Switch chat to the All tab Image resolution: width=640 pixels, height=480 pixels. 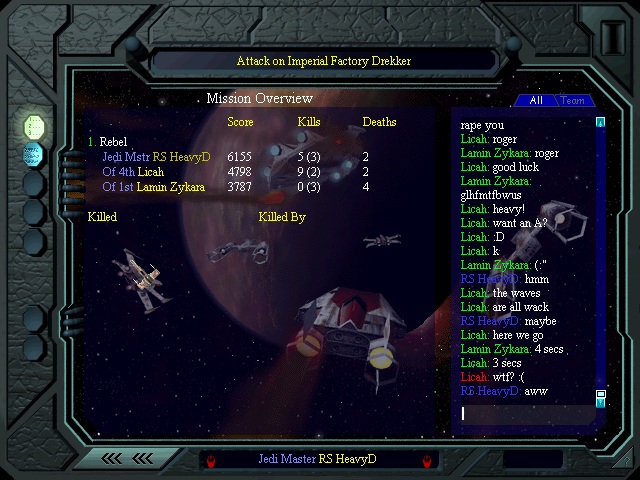click(536, 100)
